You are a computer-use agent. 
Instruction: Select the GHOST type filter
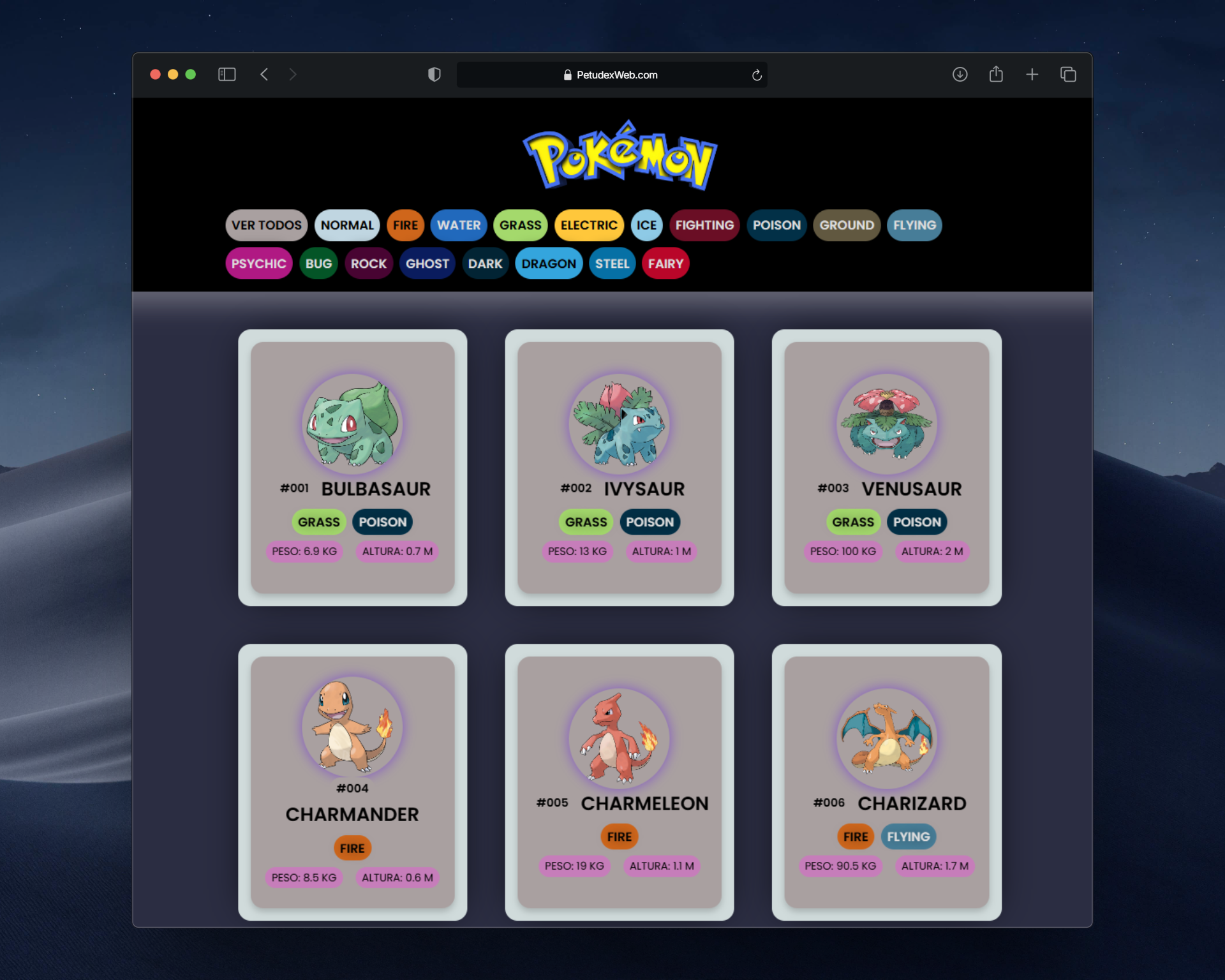426,264
